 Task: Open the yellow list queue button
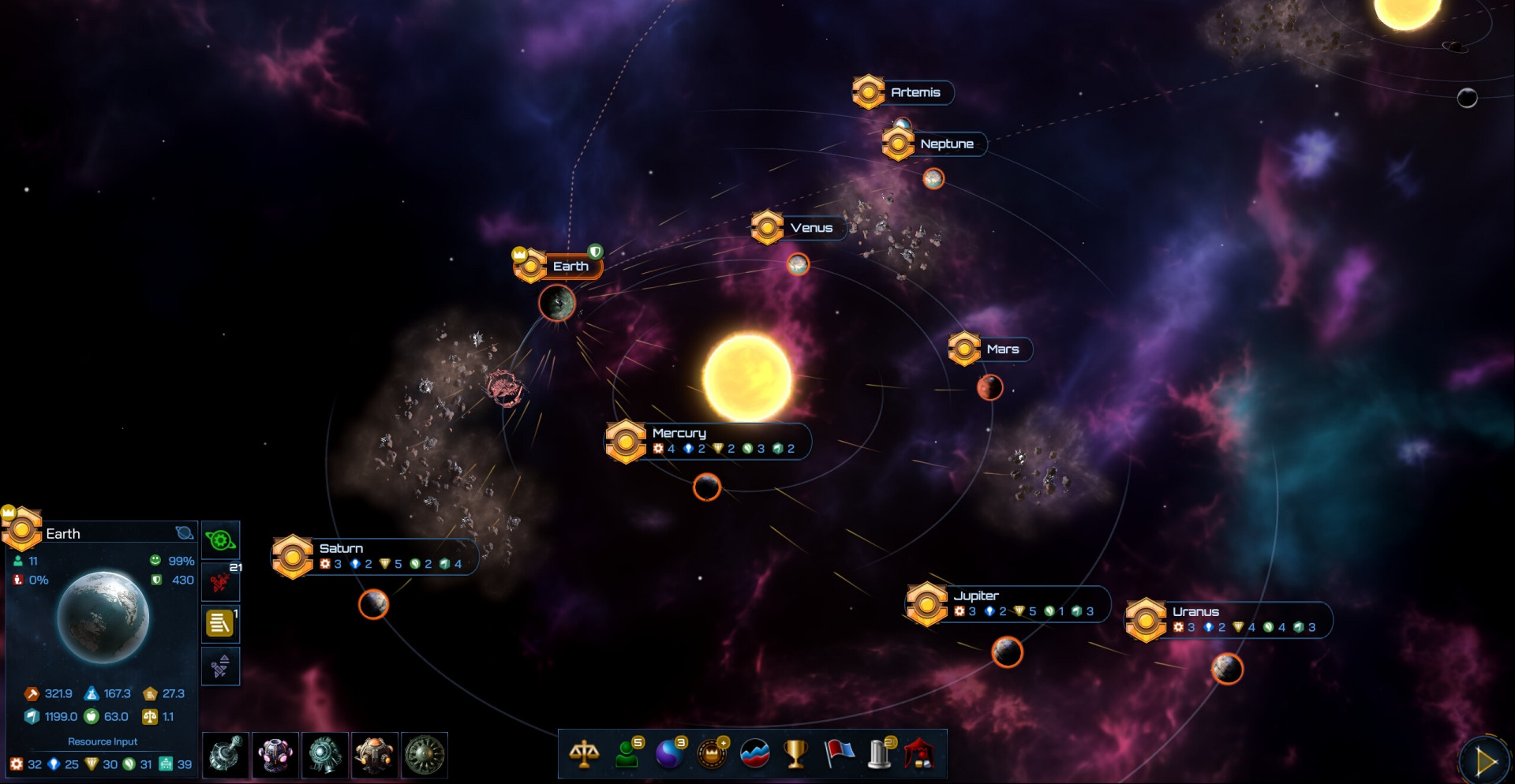[220, 624]
